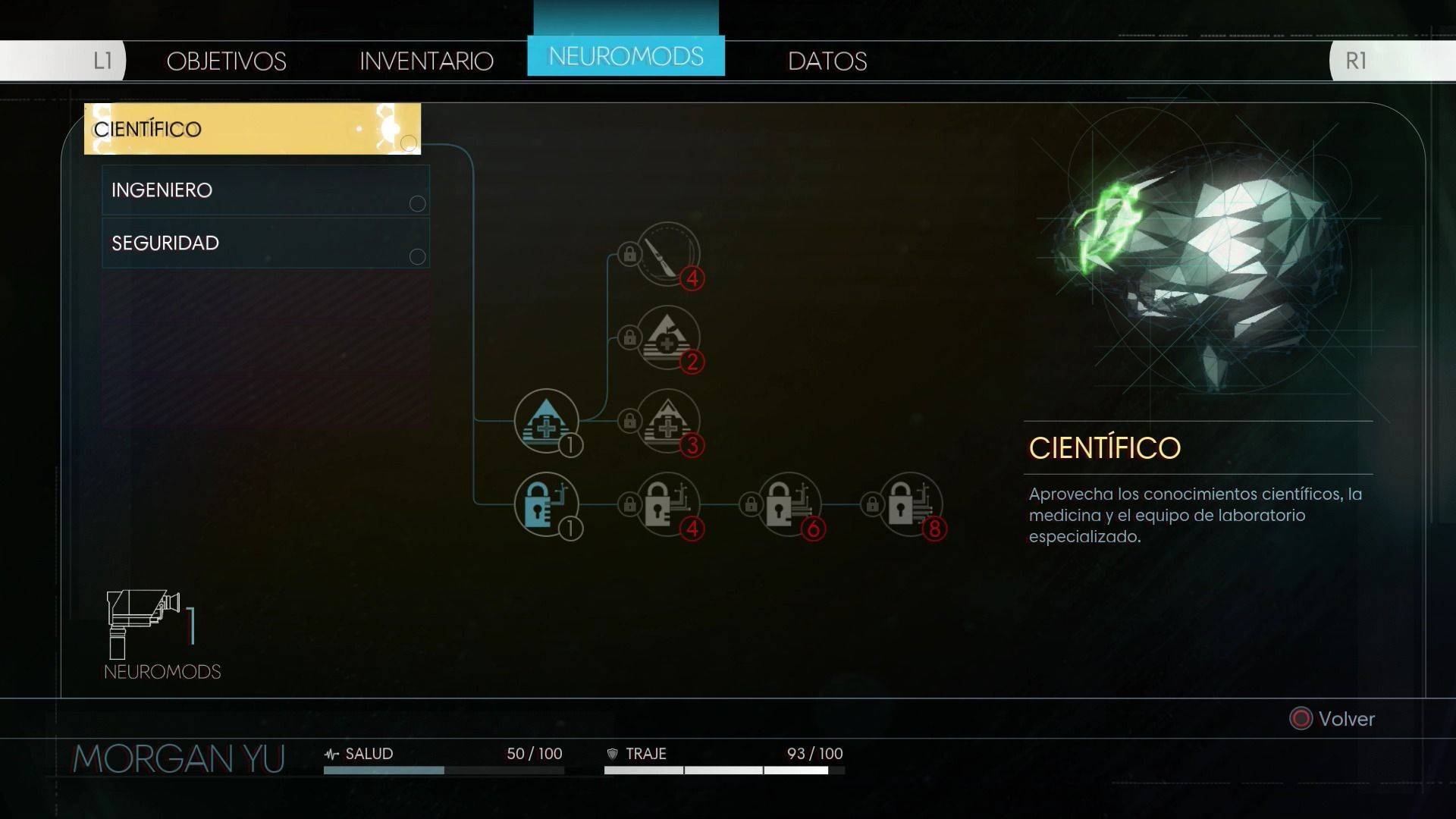This screenshot has height=819, width=1456.
Task: Pick the locked medkit skill costing 3
Action: (667, 421)
